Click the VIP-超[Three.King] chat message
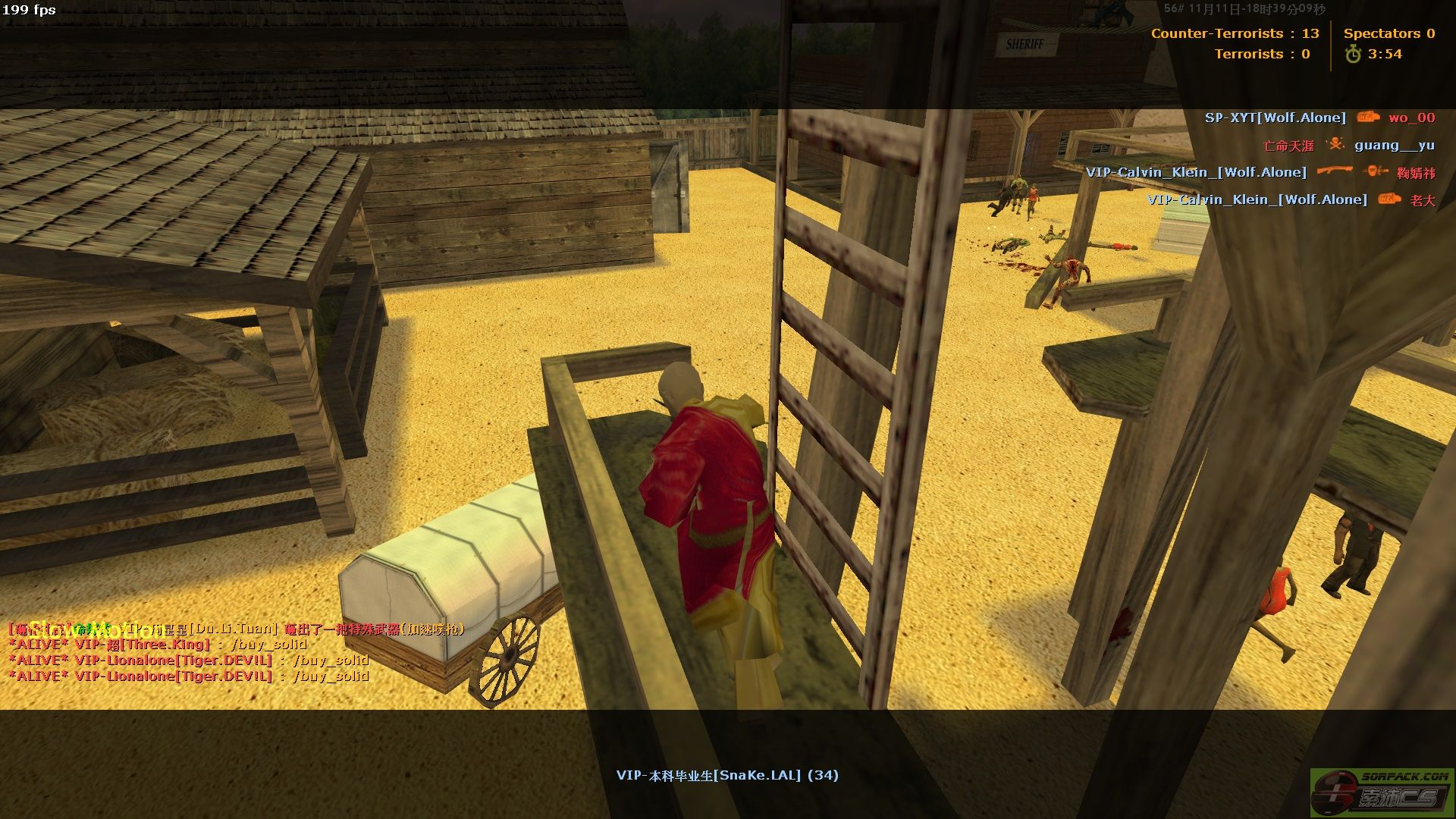The width and height of the screenshot is (1456, 819). [x=158, y=645]
